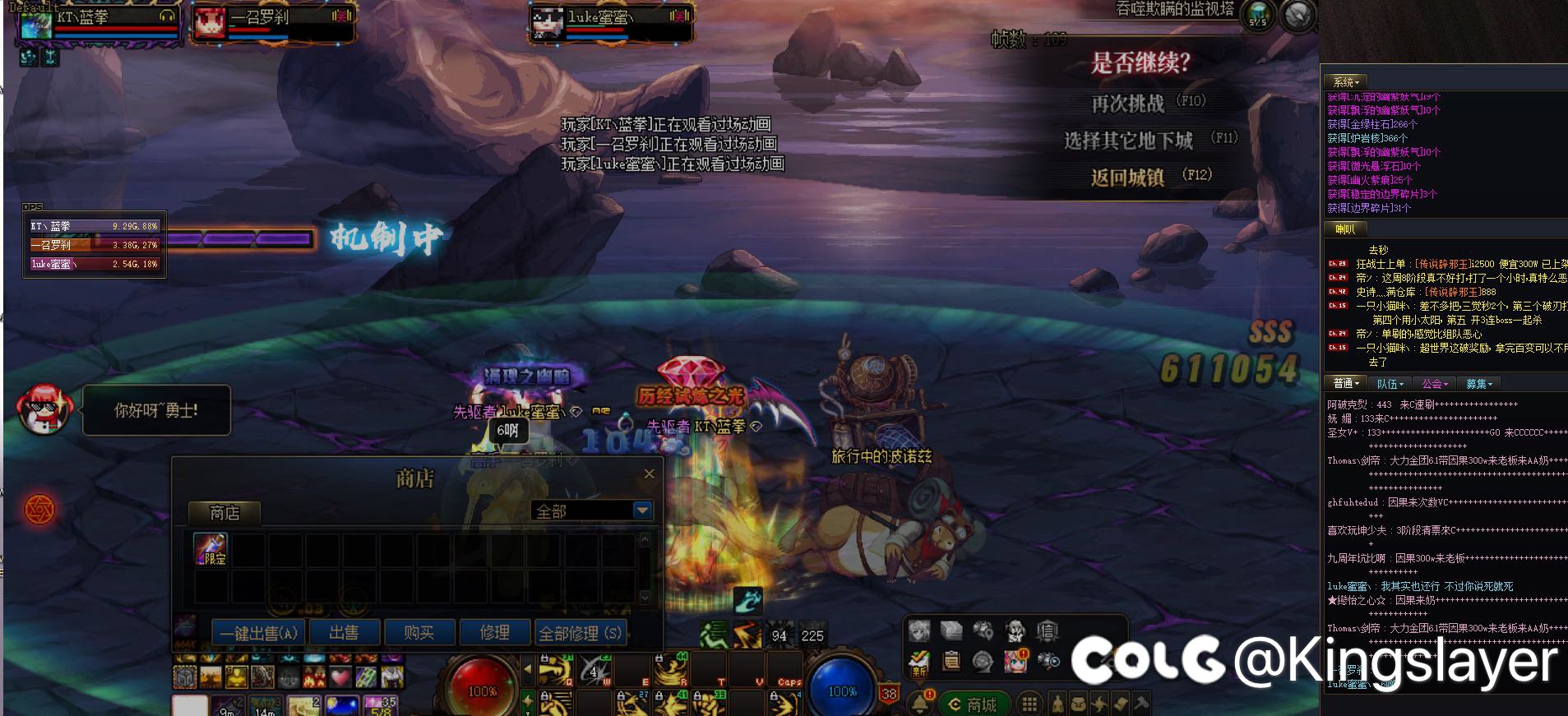Image resolution: width=1568 pixels, height=716 pixels.
Task: Open the 商城 cash shop button
Action: coord(973,704)
